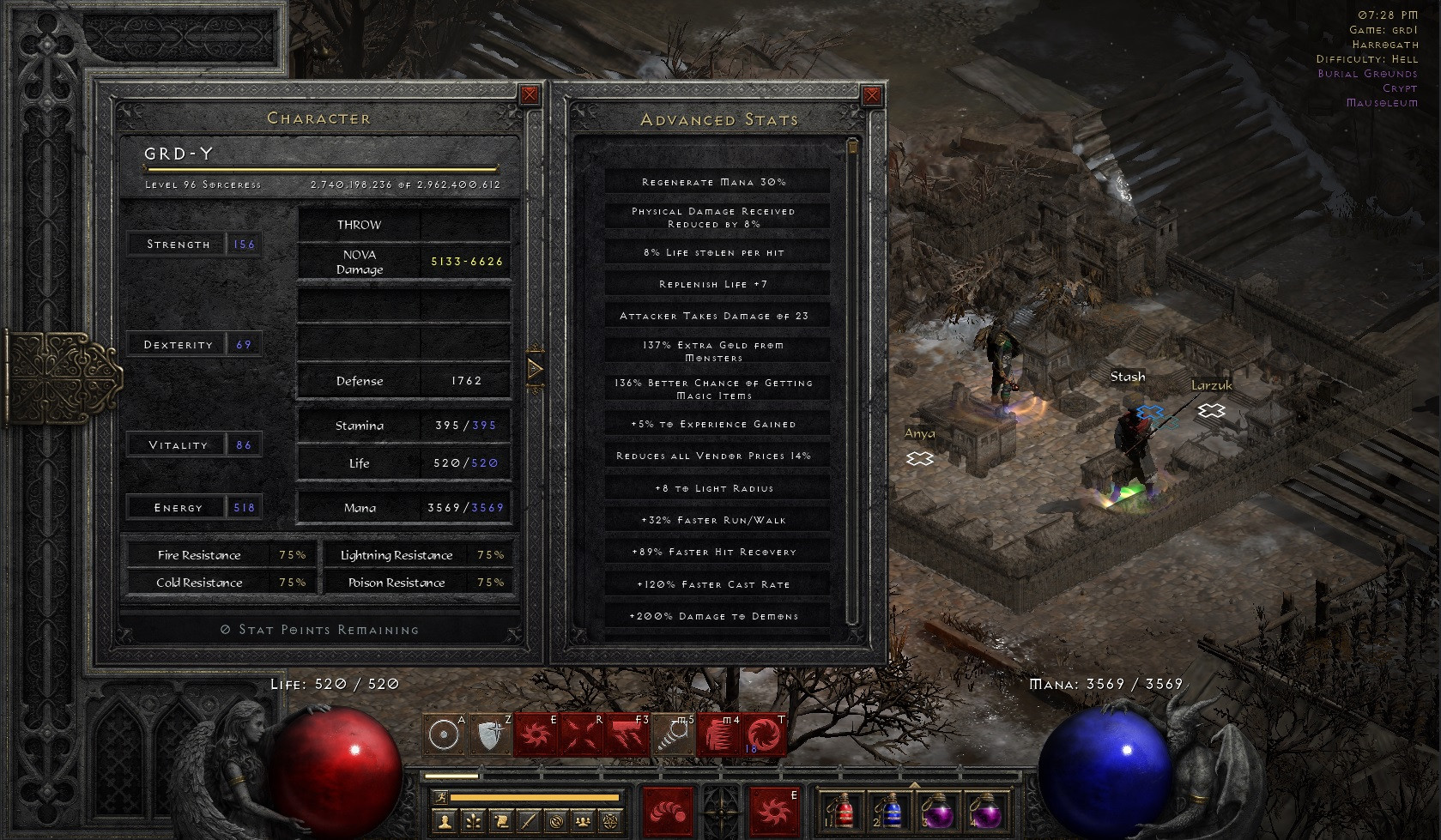
Task: Close the Advanced Stats panel
Action: pyautogui.click(x=872, y=95)
